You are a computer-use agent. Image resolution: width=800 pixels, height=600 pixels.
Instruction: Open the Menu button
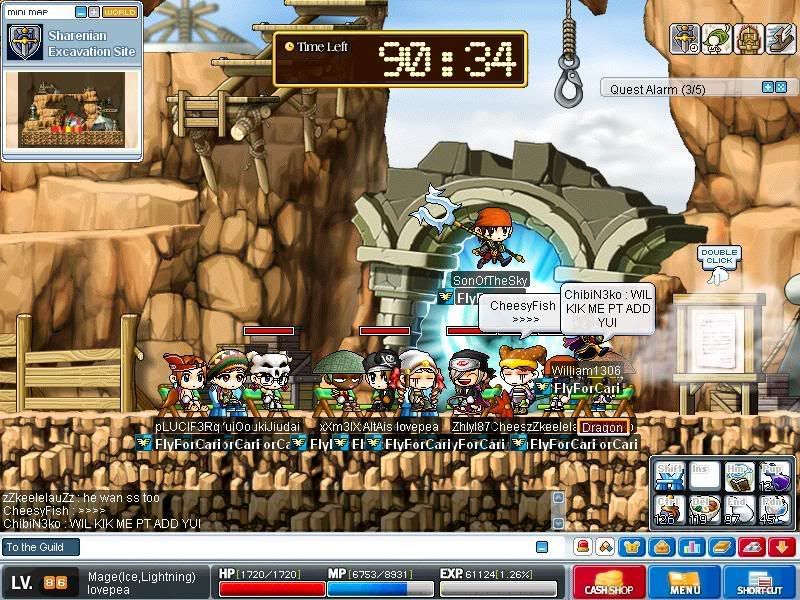(685, 582)
